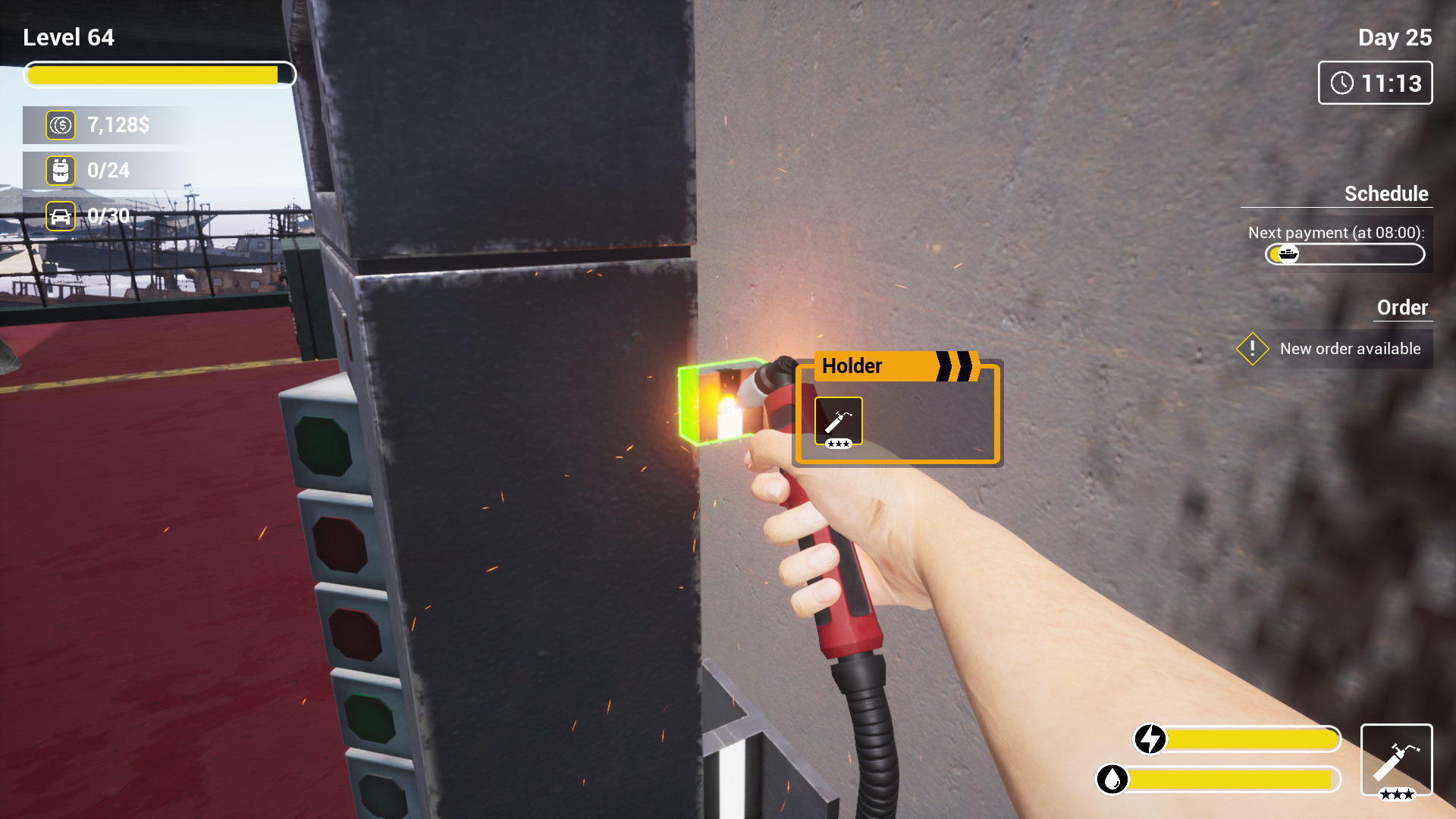Select the Level 64 label

68,36
